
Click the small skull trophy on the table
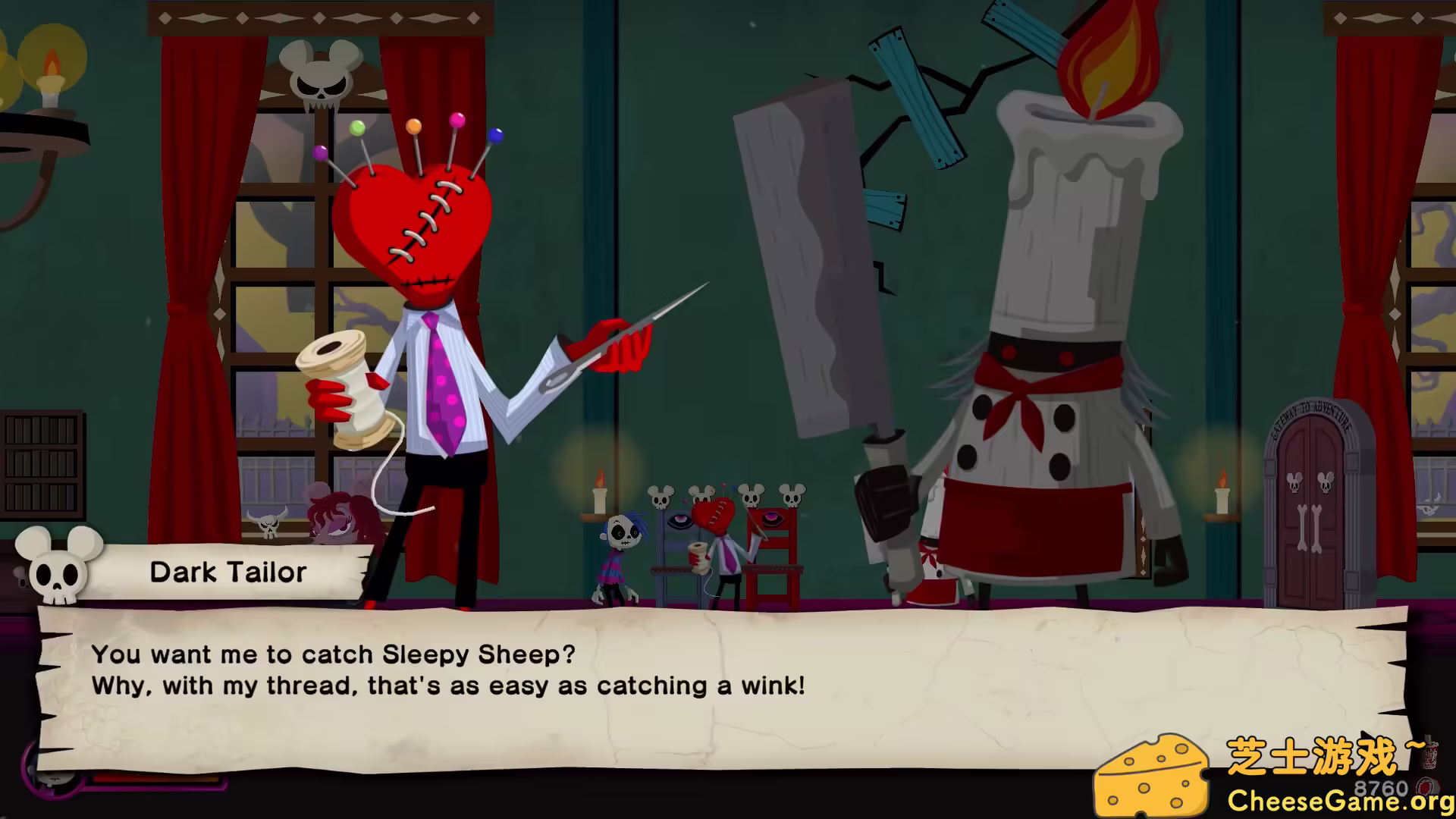coord(661,497)
